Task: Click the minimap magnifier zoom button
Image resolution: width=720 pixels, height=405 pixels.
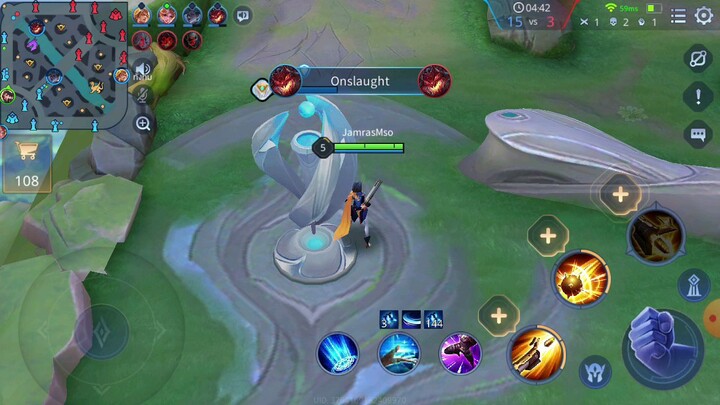Action: pyautogui.click(x=144, y=124)
